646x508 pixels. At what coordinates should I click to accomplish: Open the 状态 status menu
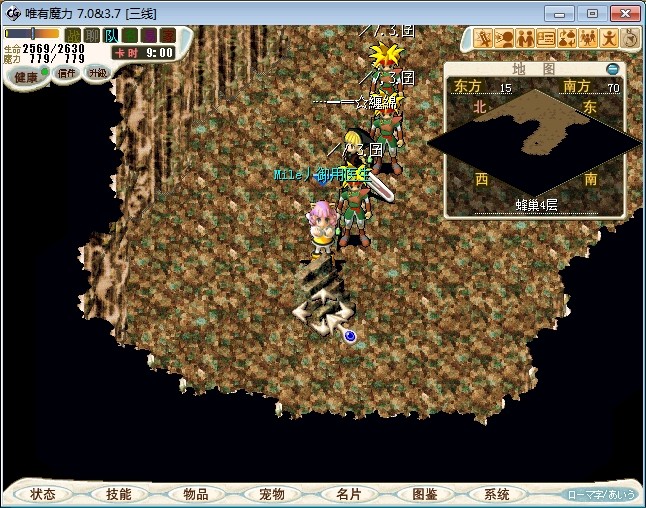pos(43,494)
